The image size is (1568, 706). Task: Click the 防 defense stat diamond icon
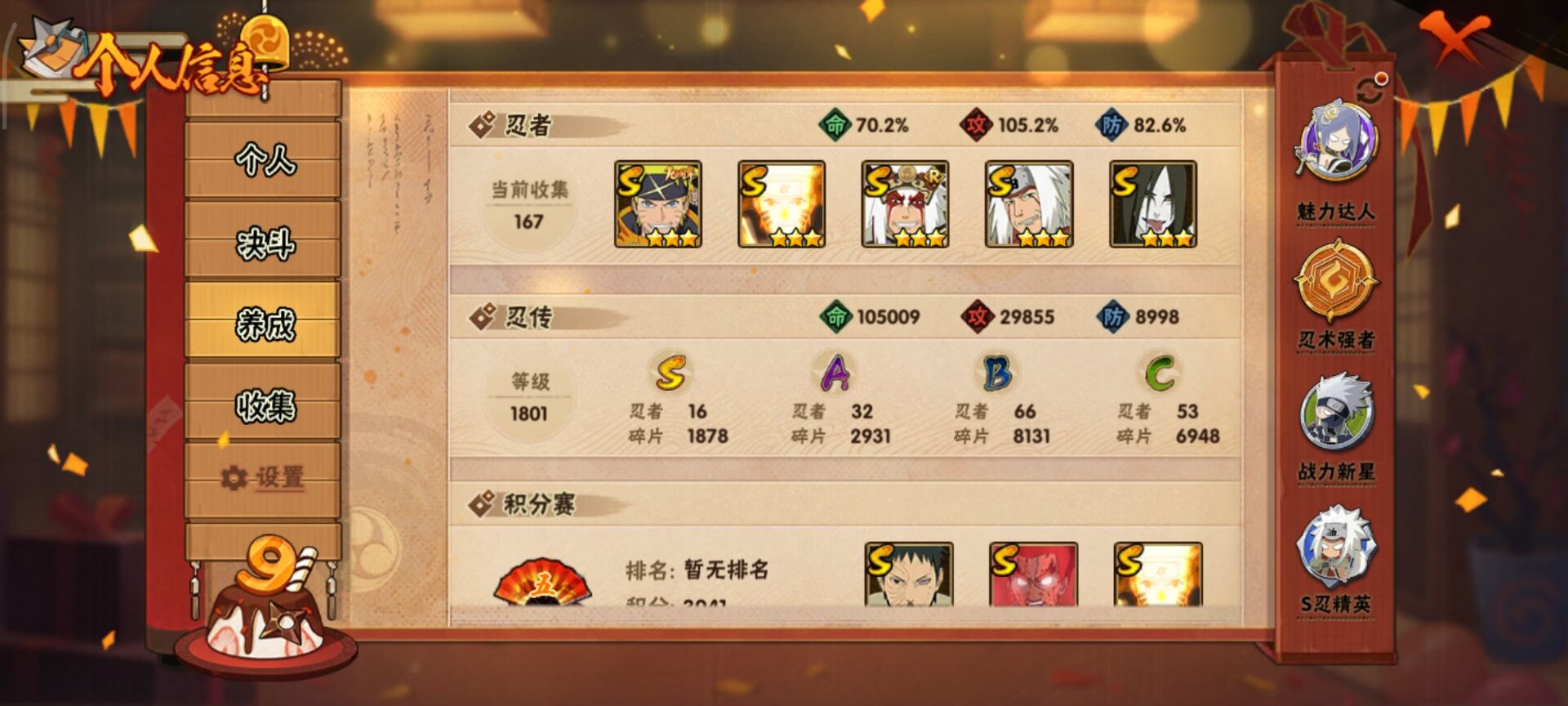tap(1111, 127)
